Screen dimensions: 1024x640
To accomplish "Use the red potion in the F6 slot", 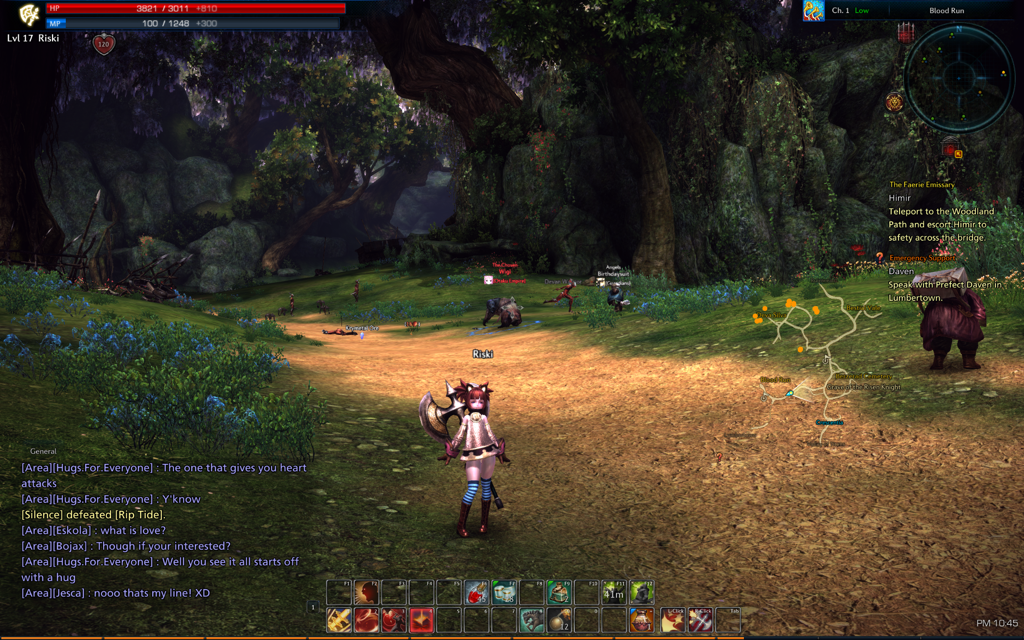I will point(477,592).
